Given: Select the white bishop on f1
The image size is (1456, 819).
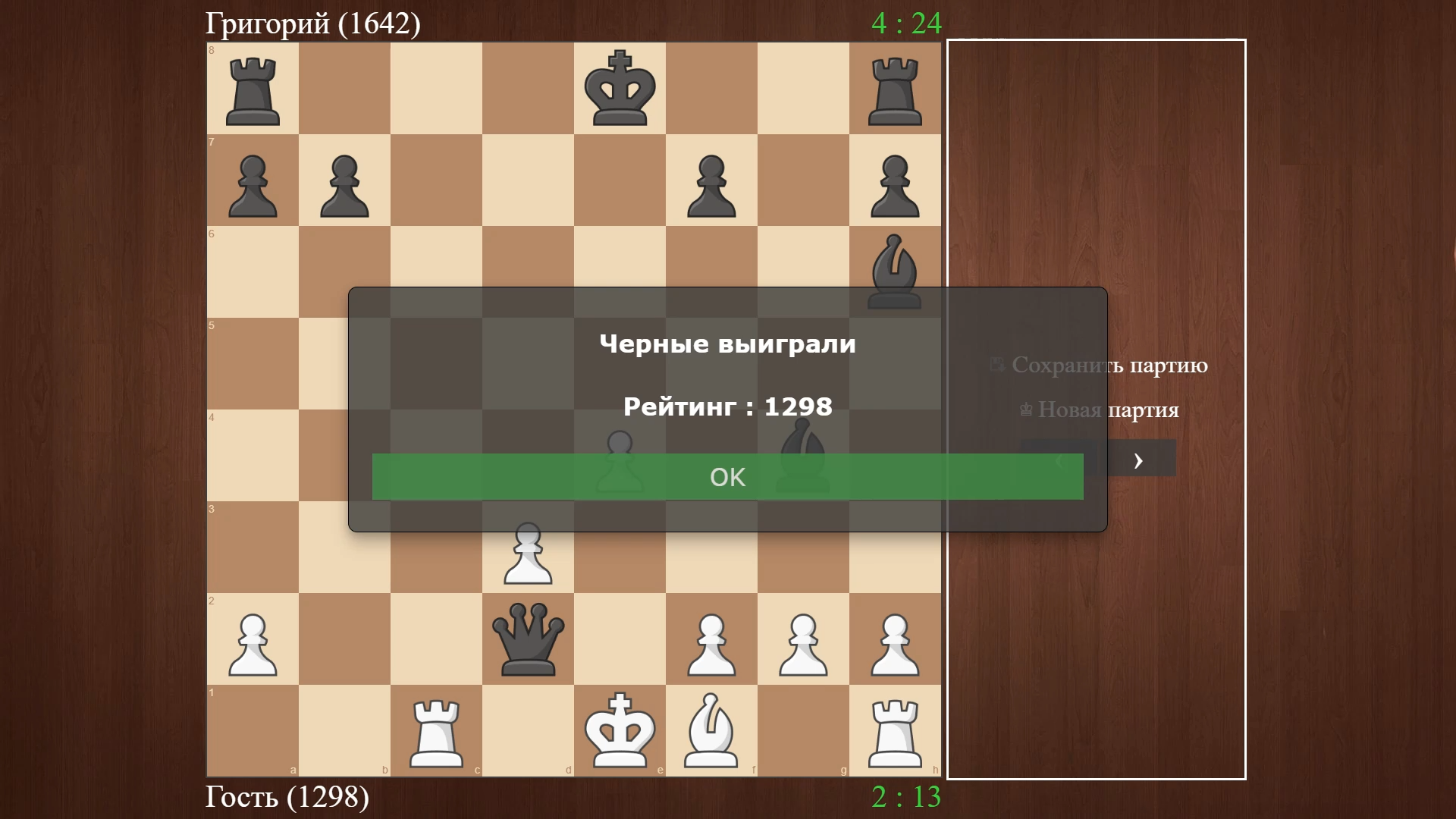Looking at the screenshot, I should coord(711,730).
